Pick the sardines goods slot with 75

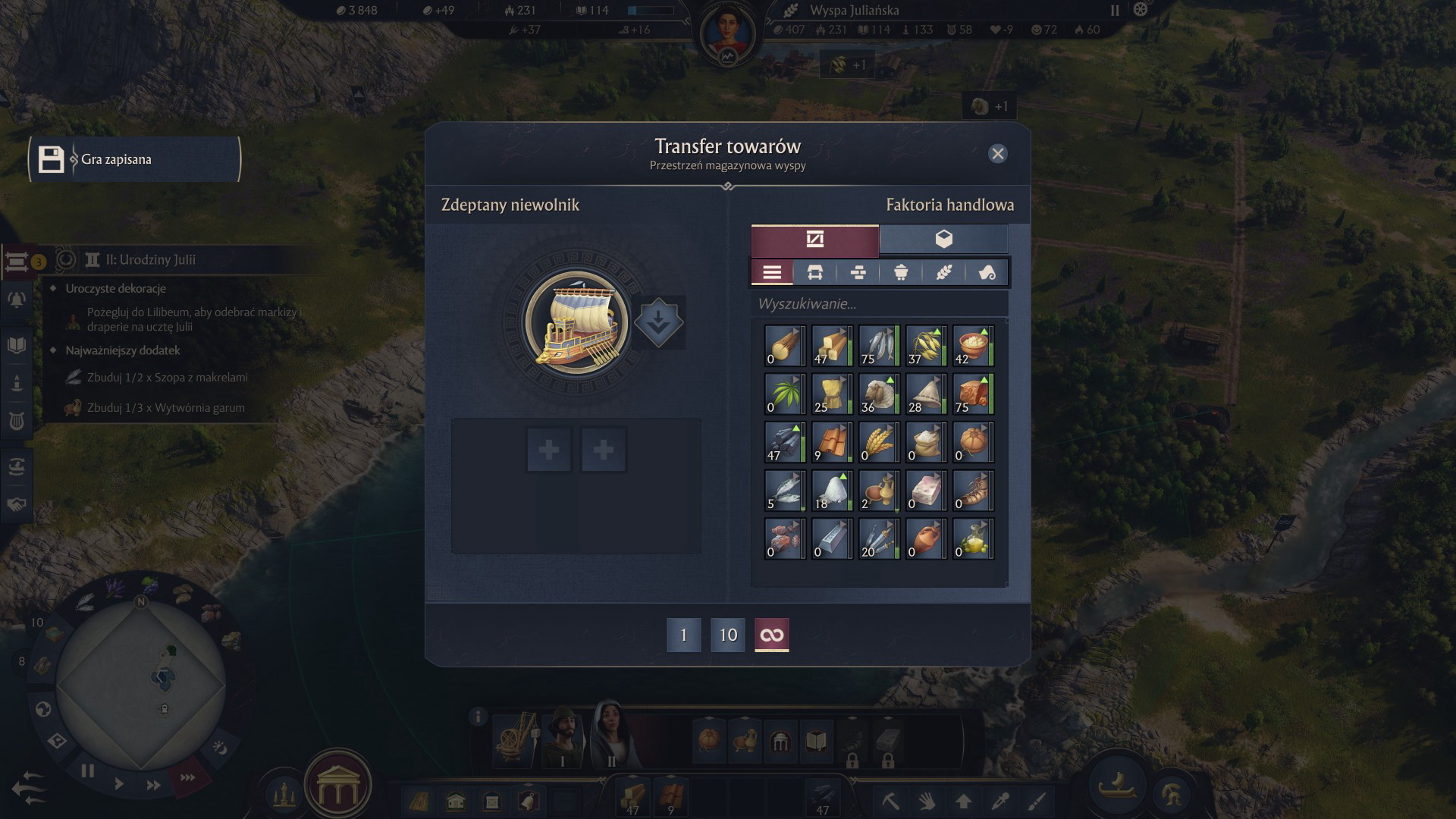click(x=879, y=346)
